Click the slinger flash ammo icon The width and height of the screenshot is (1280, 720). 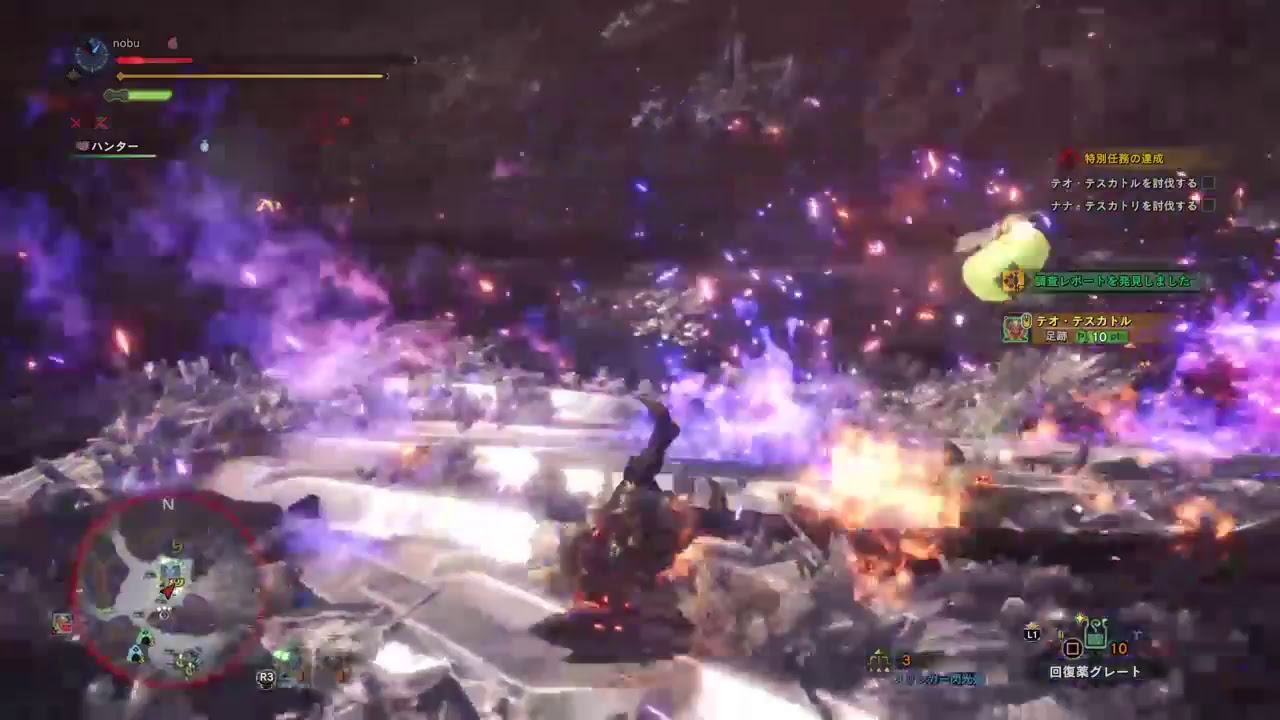tap(880, 660)
